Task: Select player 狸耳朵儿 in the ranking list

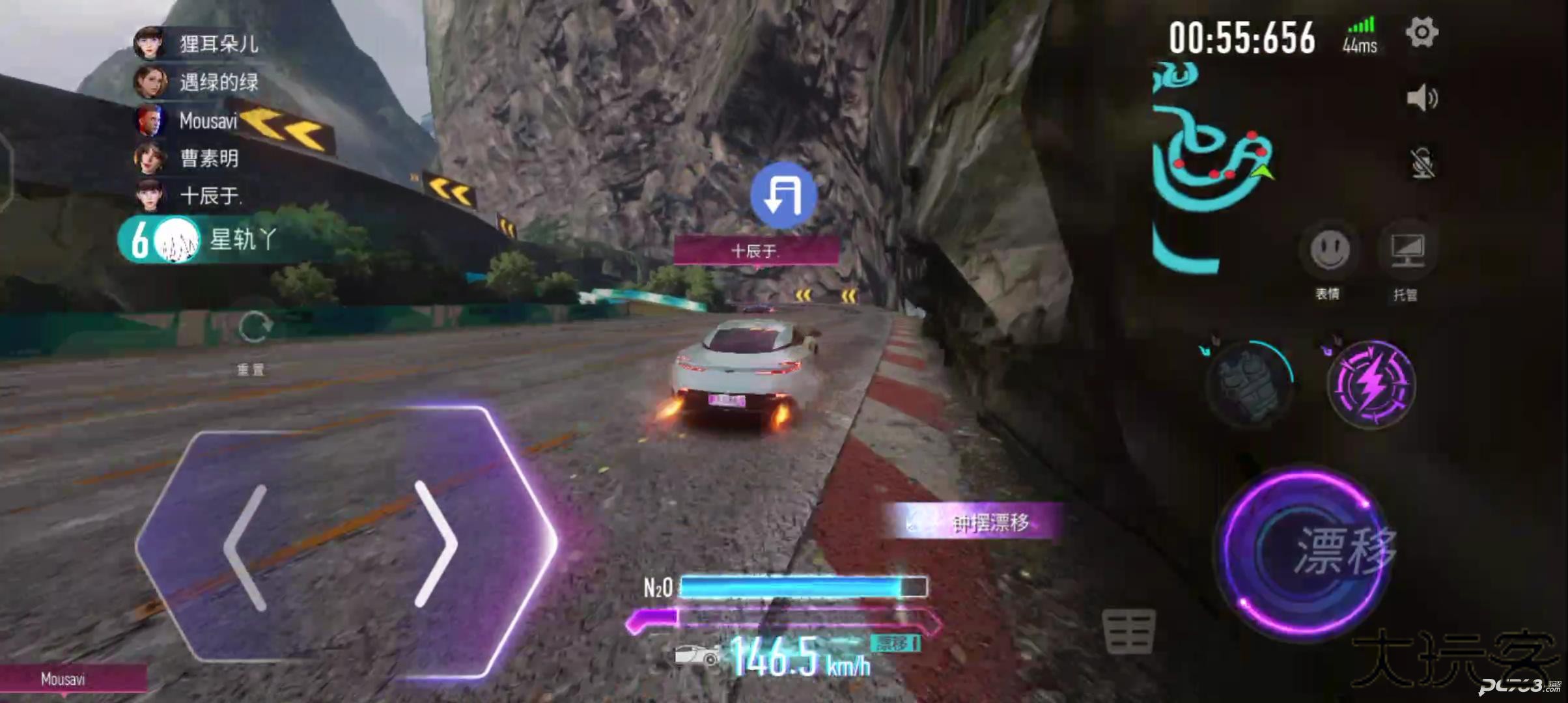Action: pyautogui.click(x=199, y=44)
